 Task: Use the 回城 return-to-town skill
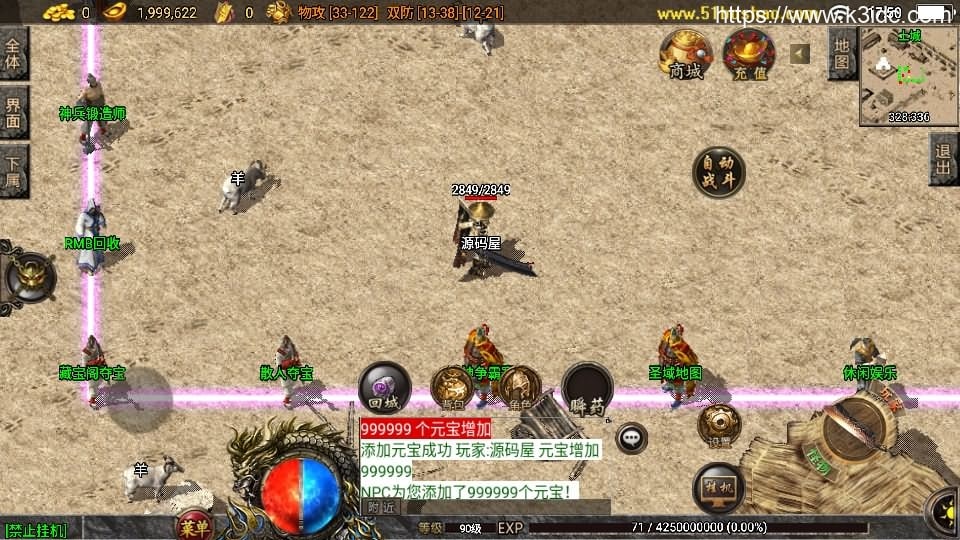[x=384, y=388]
